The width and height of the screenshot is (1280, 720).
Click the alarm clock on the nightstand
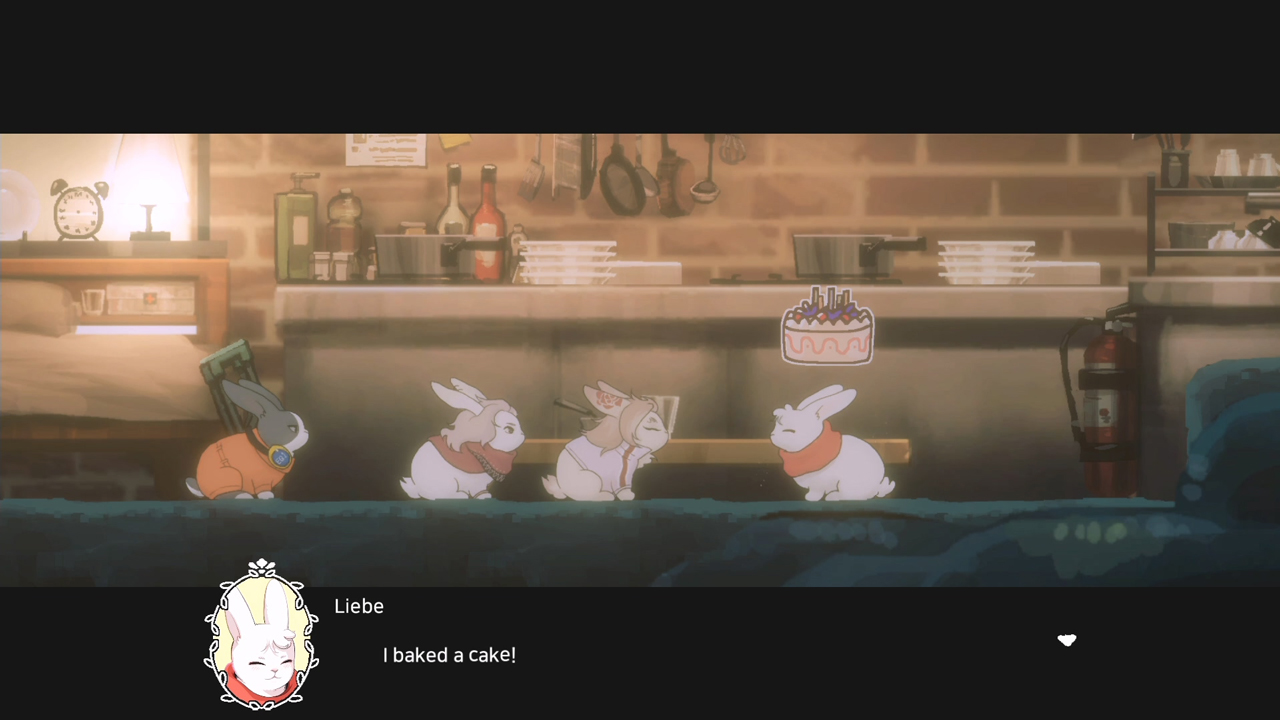tap(77, 210)
